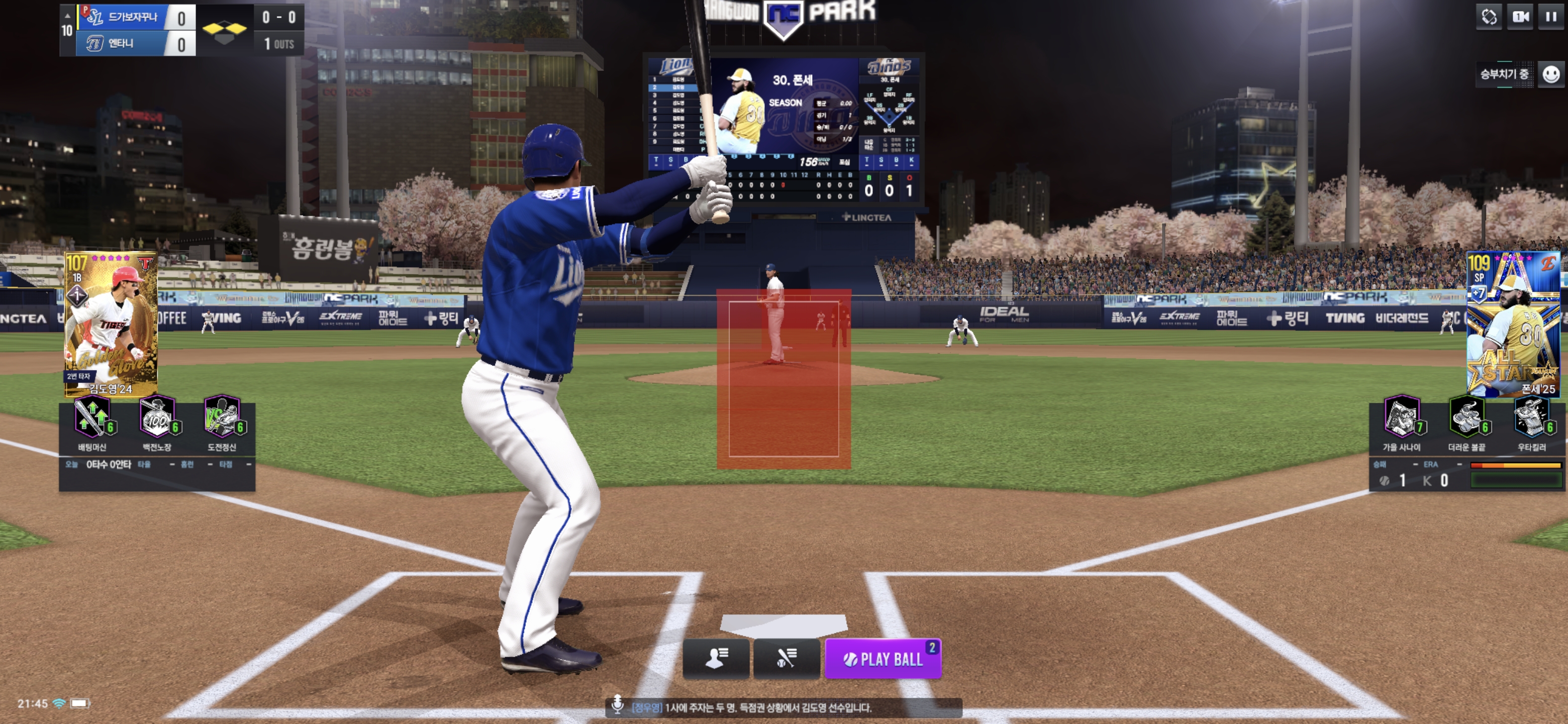View pitcher 폰세'25 player card
Screen dimensions: 1568x724
(1513, 324)
